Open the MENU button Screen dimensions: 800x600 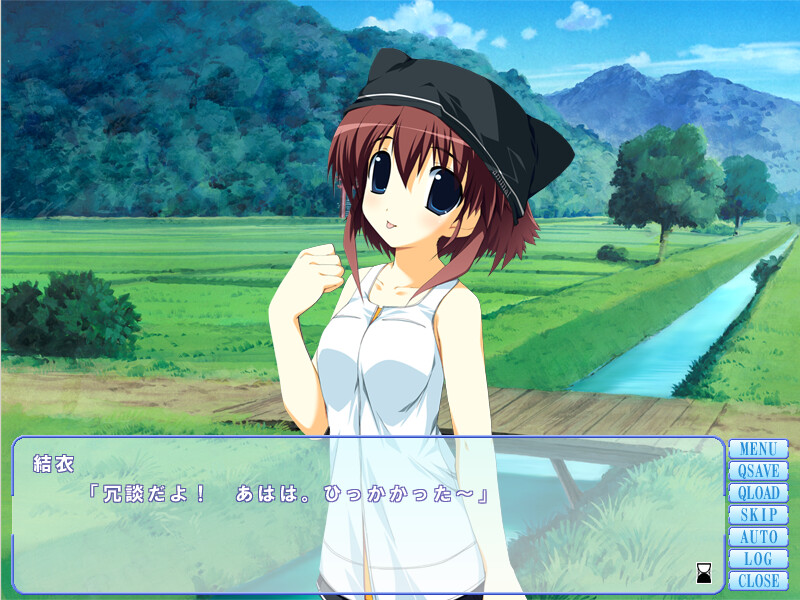pos(758,449)
